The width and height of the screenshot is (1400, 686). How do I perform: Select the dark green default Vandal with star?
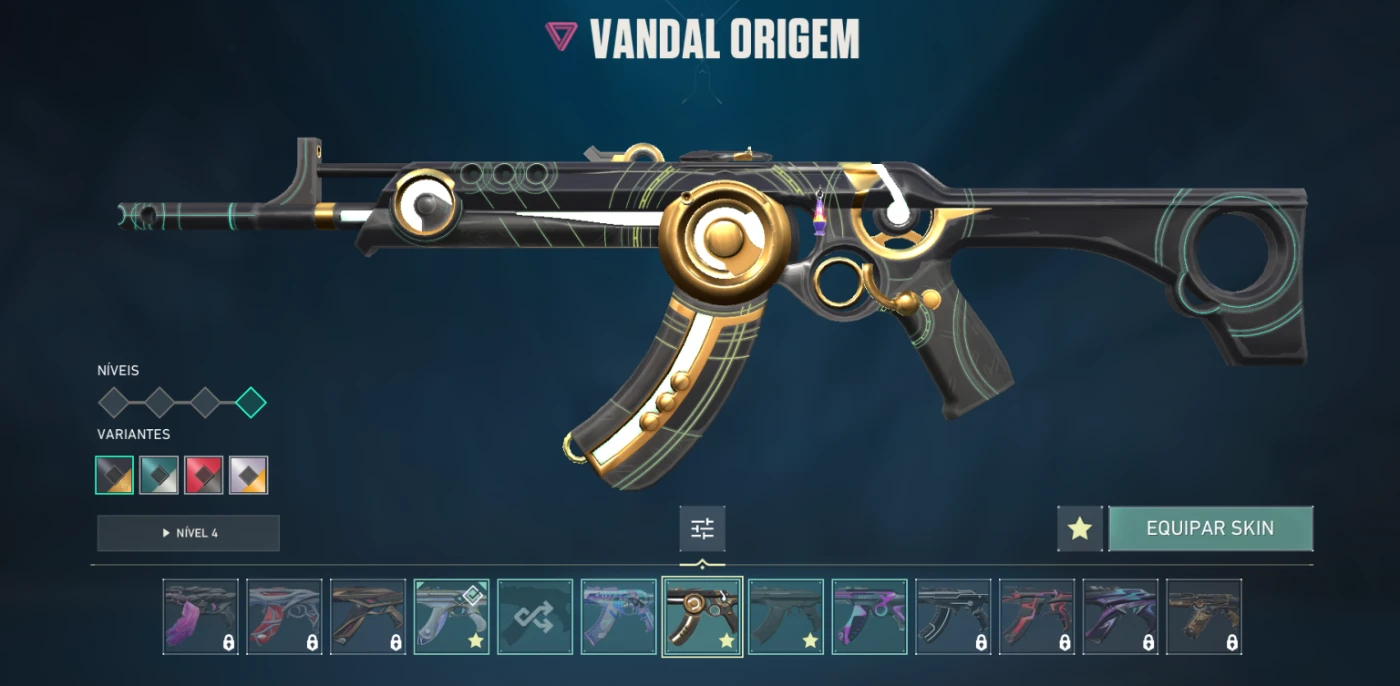(786, 616)
